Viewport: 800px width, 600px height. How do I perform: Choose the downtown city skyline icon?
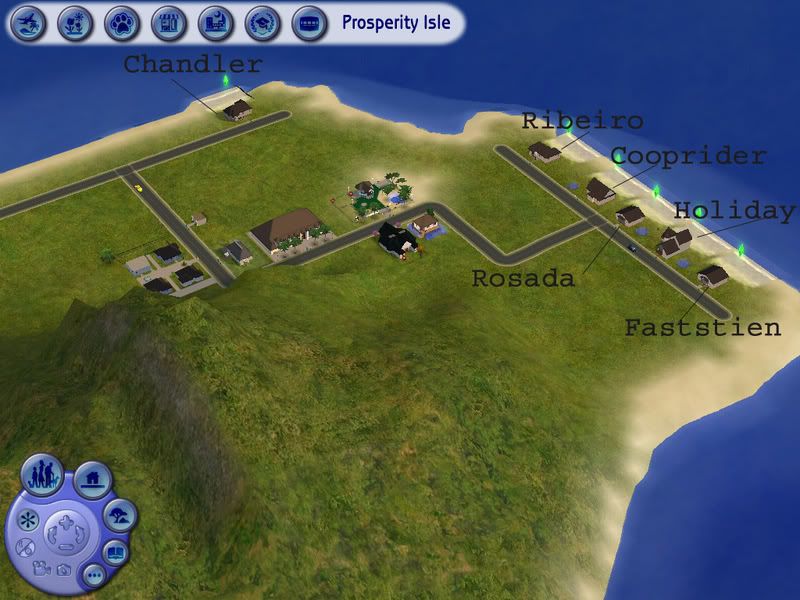[215, 21]
